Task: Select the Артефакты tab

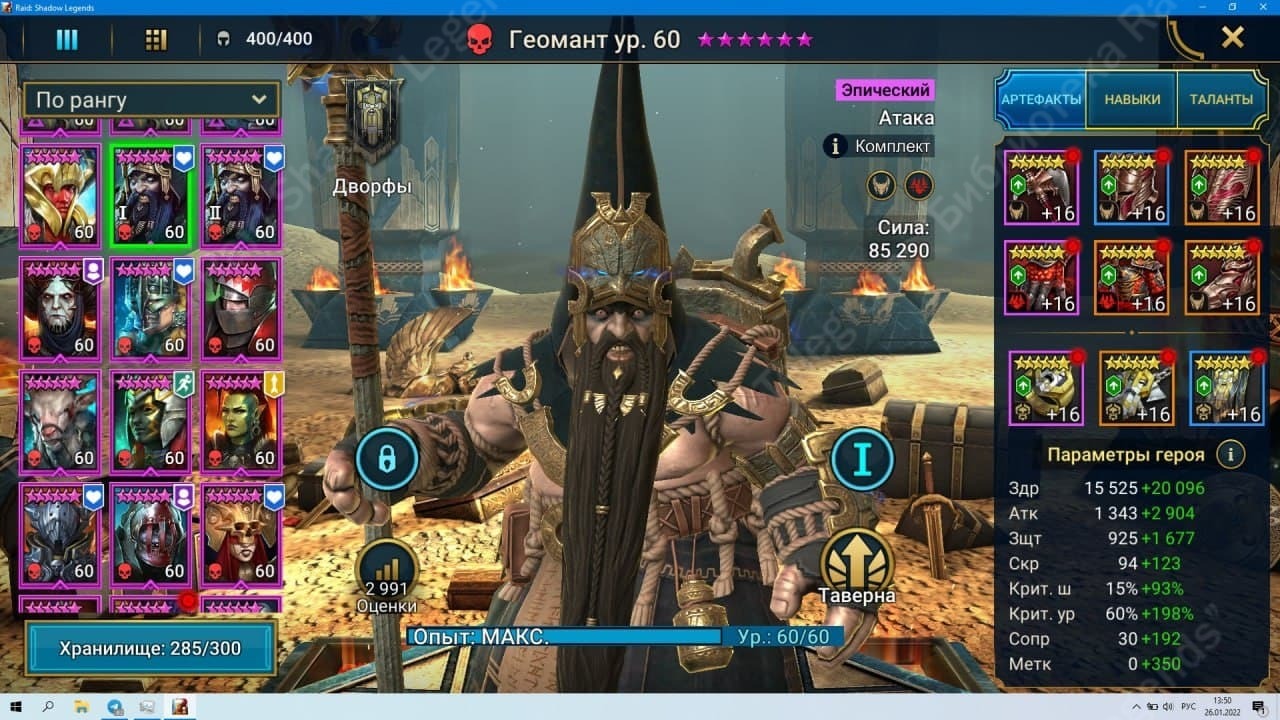Action: [1041, 100]
